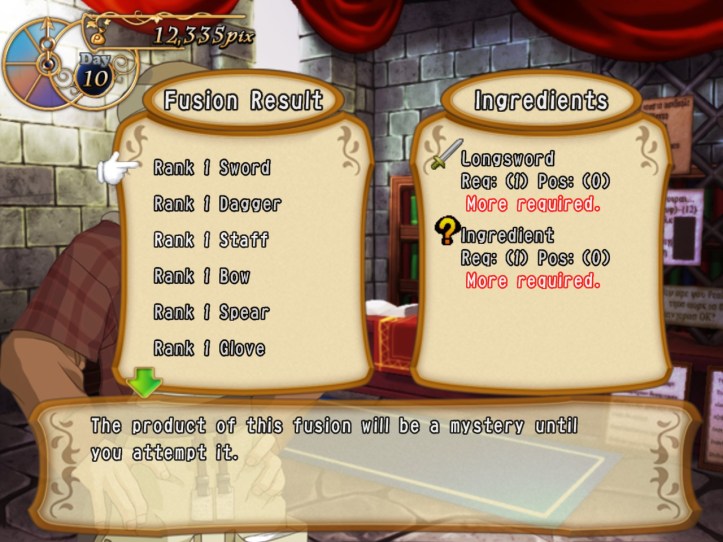Viewport: 723px width, 542px height.
Task: Select the Rank 1 Bow fusion
Action: tap(202, 276)
